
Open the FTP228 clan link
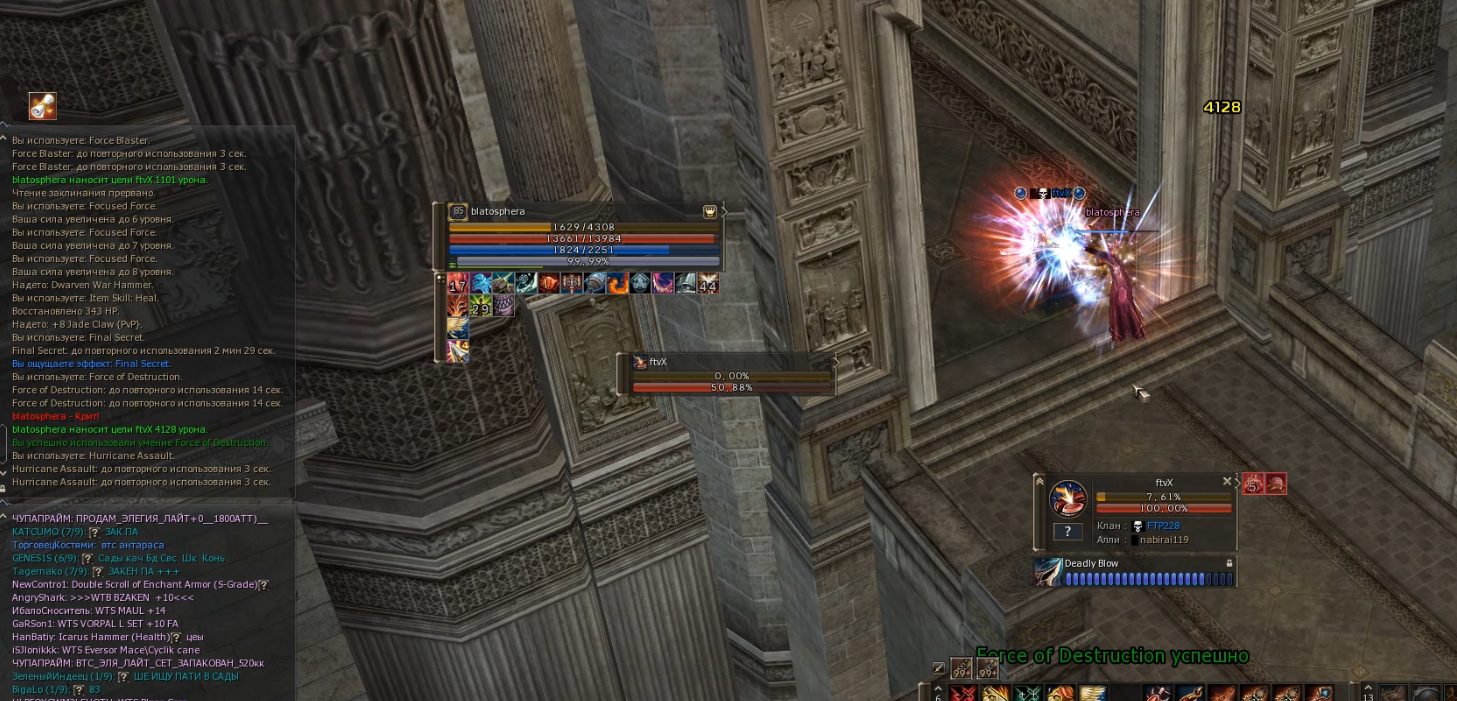[x=1163, y=526]
